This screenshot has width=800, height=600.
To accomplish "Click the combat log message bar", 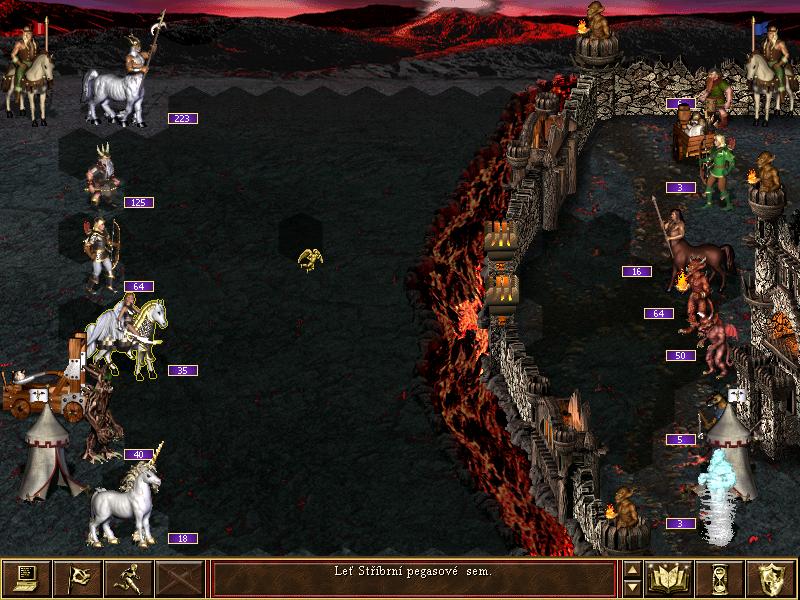I will pos(413,578).
